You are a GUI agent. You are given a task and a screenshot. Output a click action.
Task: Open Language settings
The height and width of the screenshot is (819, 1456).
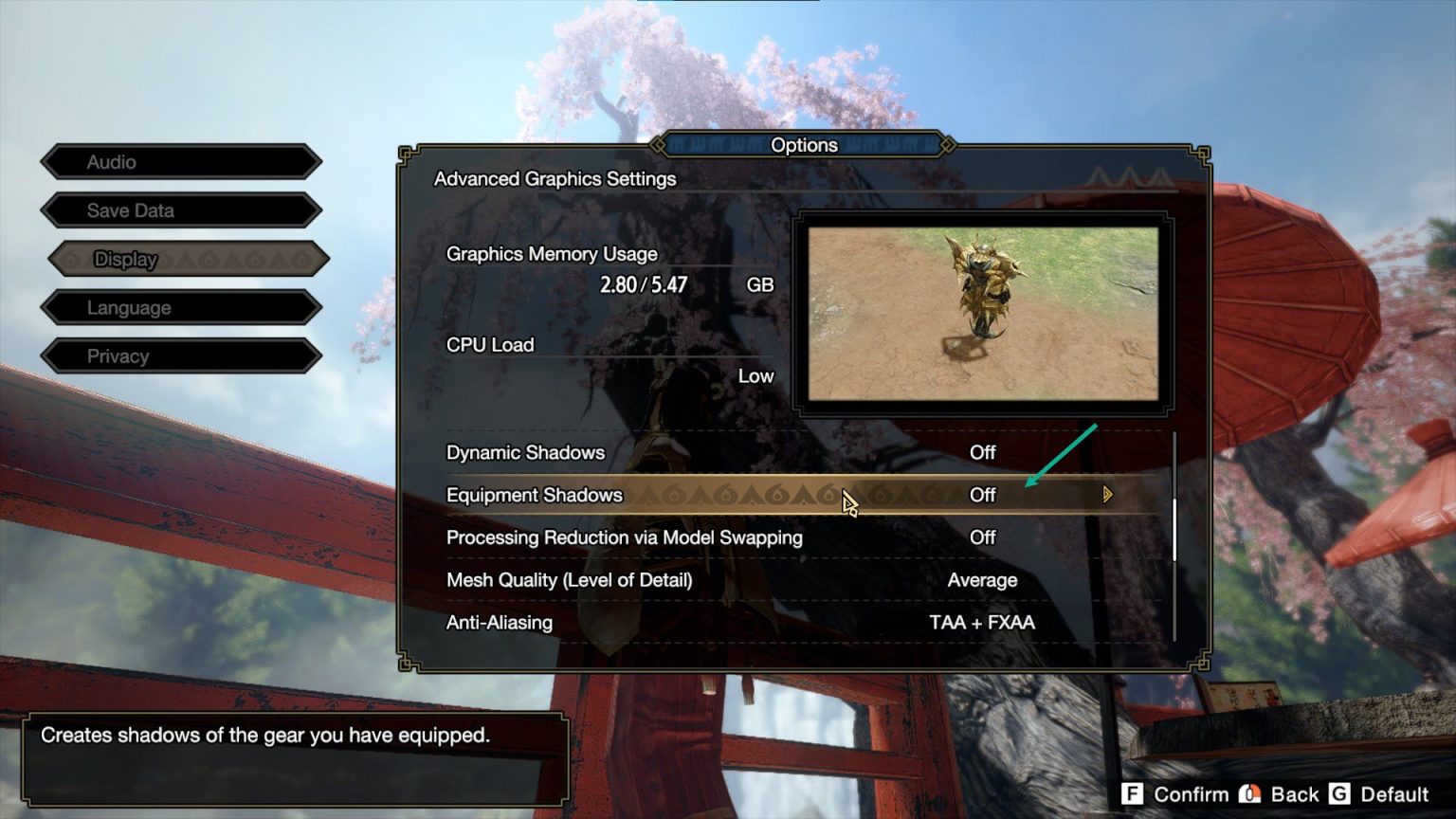click(180, 307)
